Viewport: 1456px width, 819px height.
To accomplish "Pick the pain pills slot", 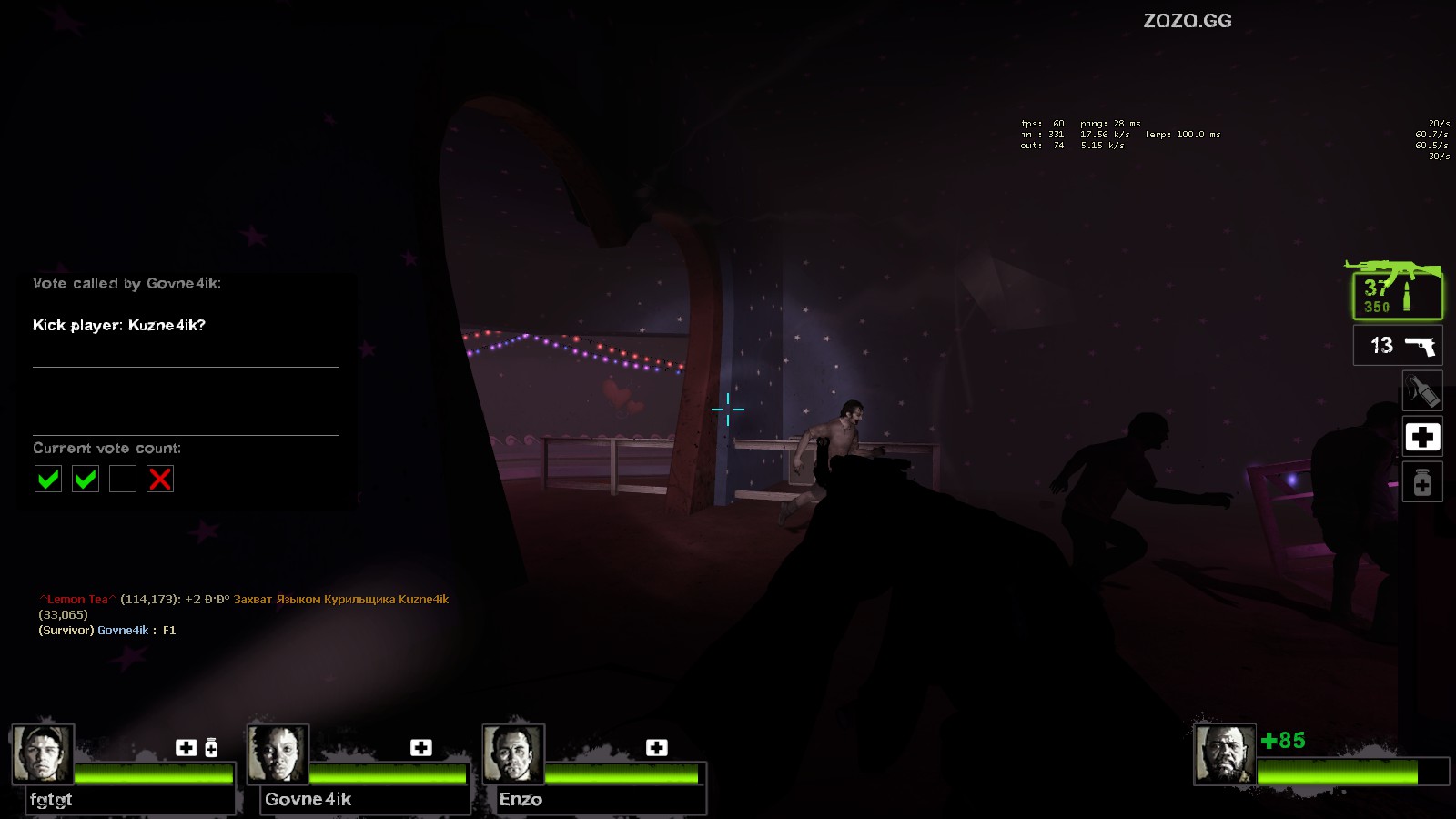I will pyautogui.click(x=1422, y=482).
